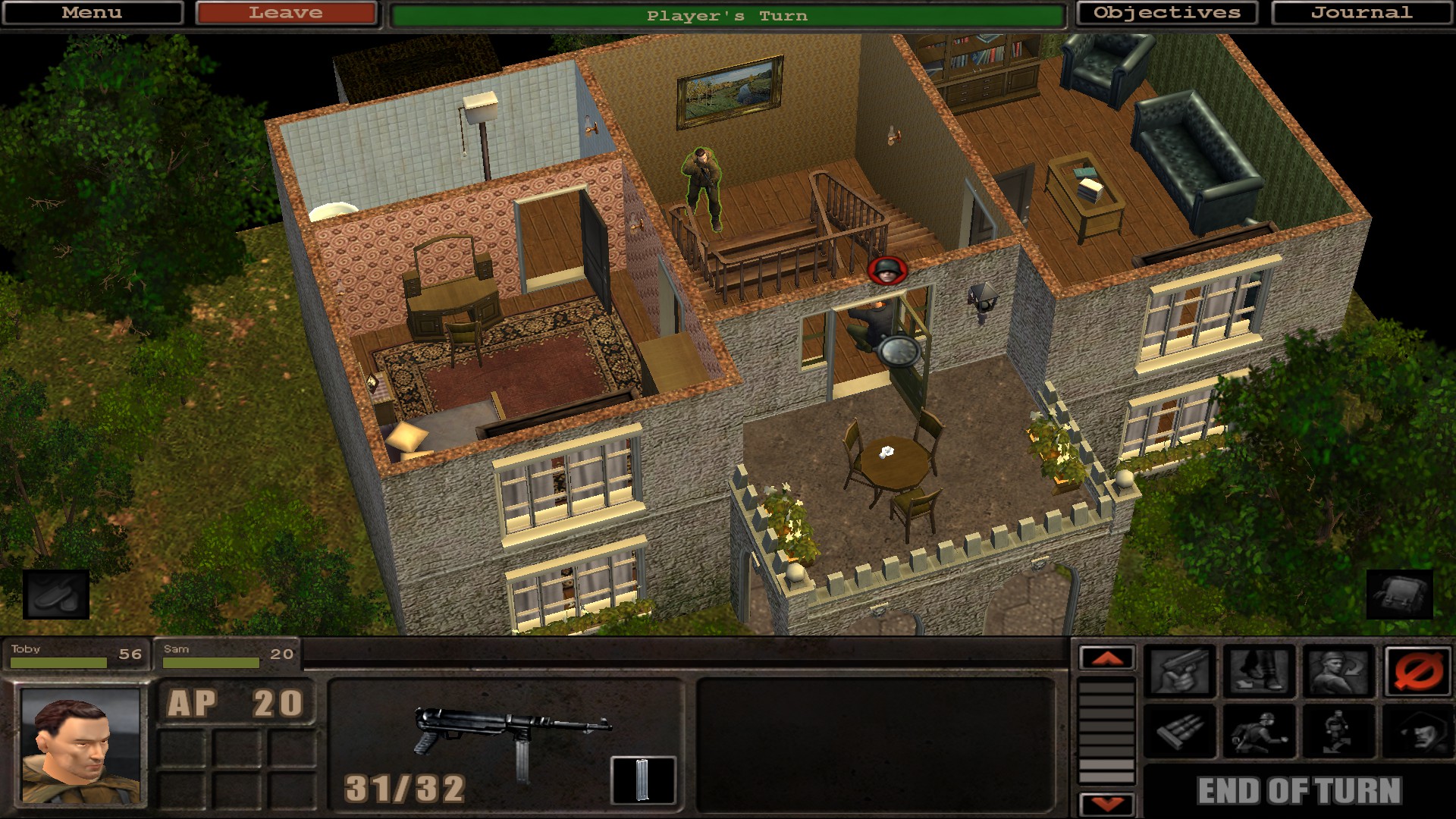Click the red up arrow button

coord(1107,658)
